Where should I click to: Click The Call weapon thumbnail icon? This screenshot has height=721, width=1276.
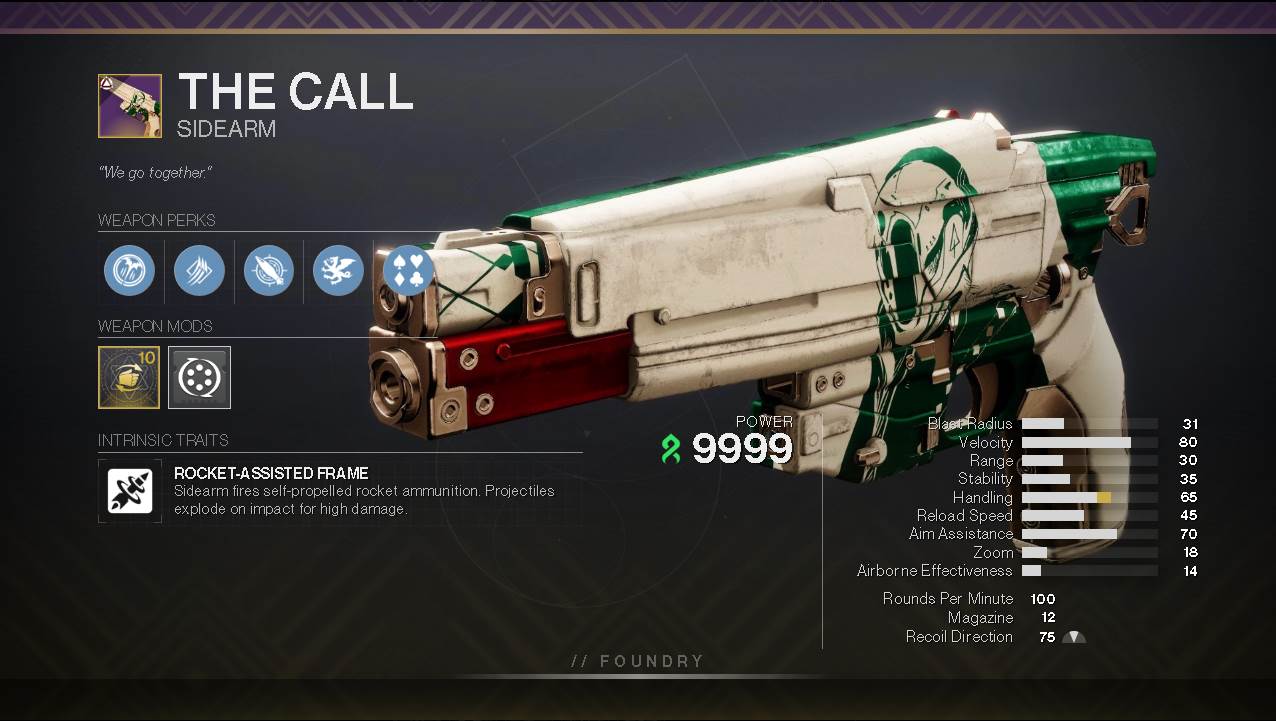click(x=130, y=106)
